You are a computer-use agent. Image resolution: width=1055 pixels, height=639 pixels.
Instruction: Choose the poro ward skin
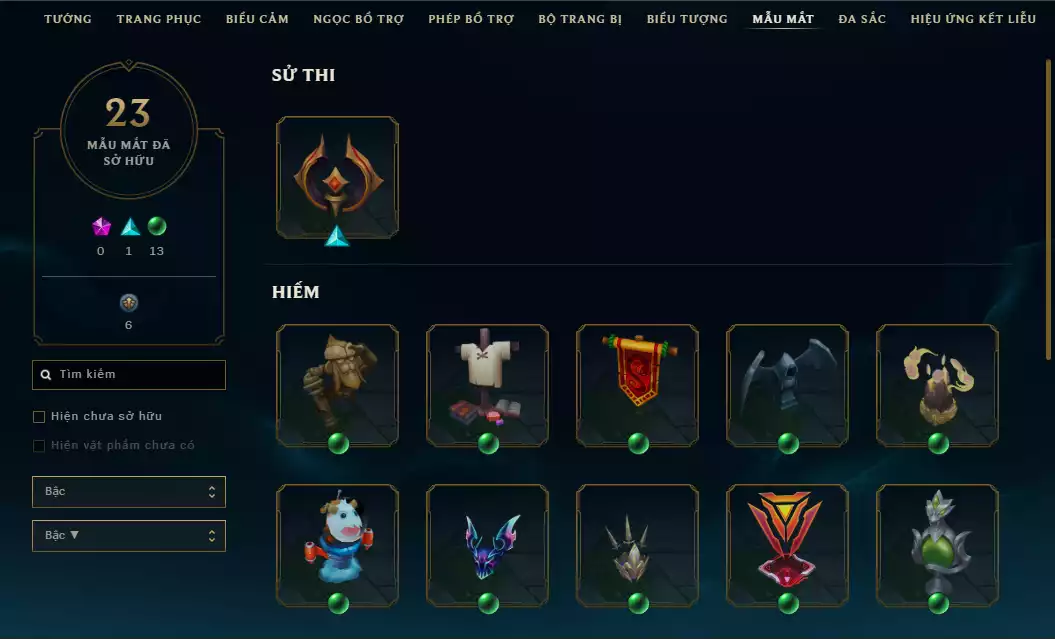(x=337, y=545)
